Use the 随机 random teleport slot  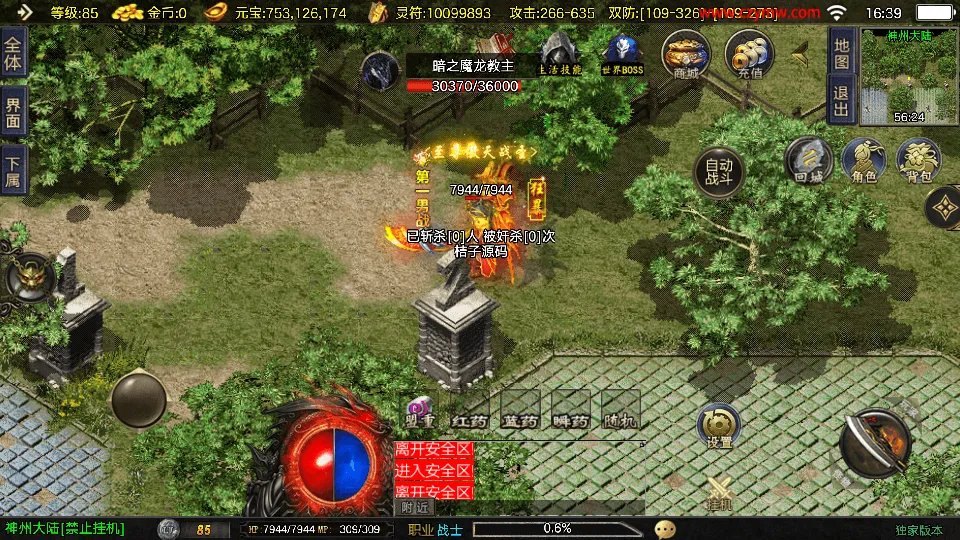(x=621, y=411)
